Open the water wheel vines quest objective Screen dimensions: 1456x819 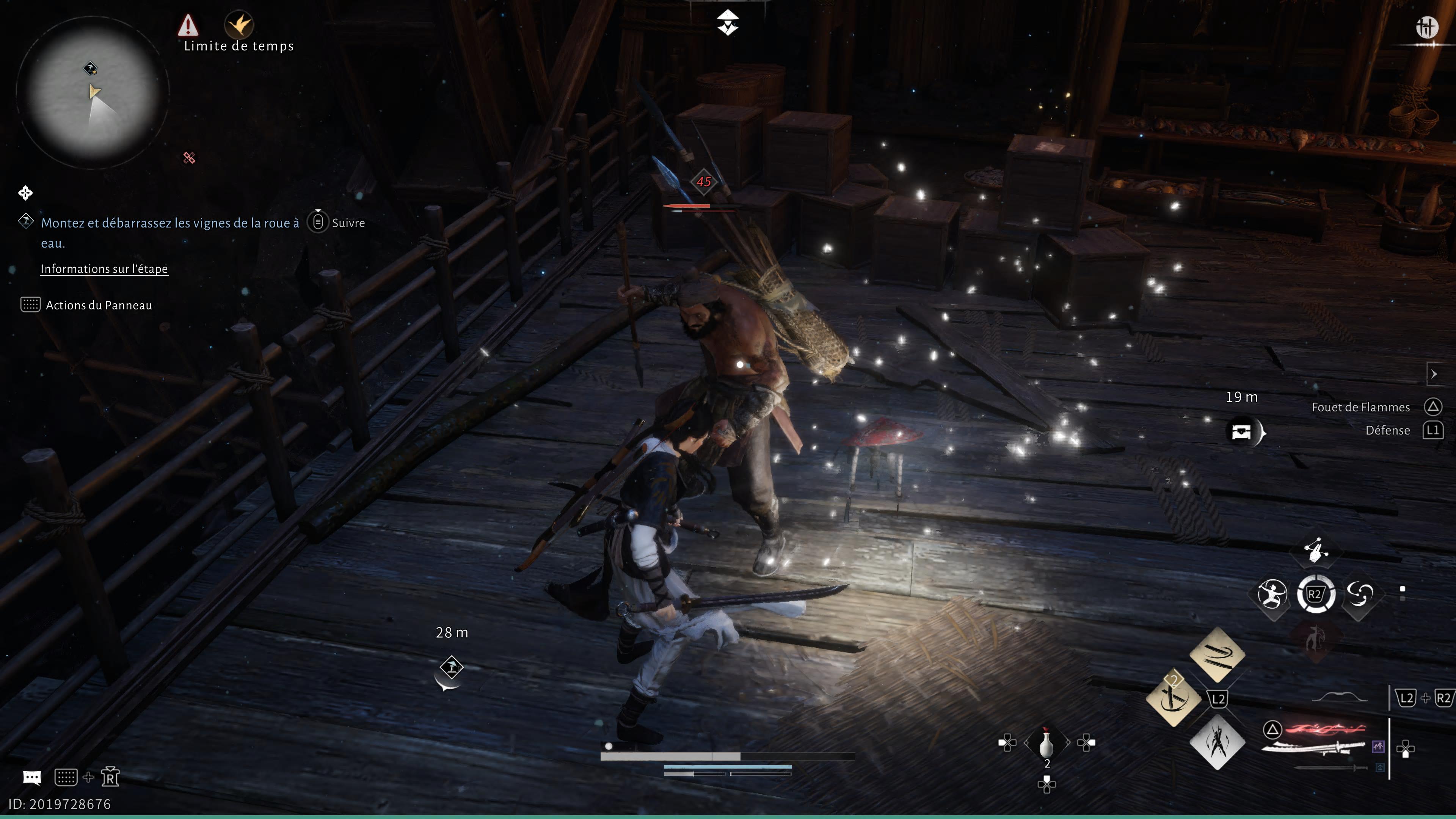169,223
